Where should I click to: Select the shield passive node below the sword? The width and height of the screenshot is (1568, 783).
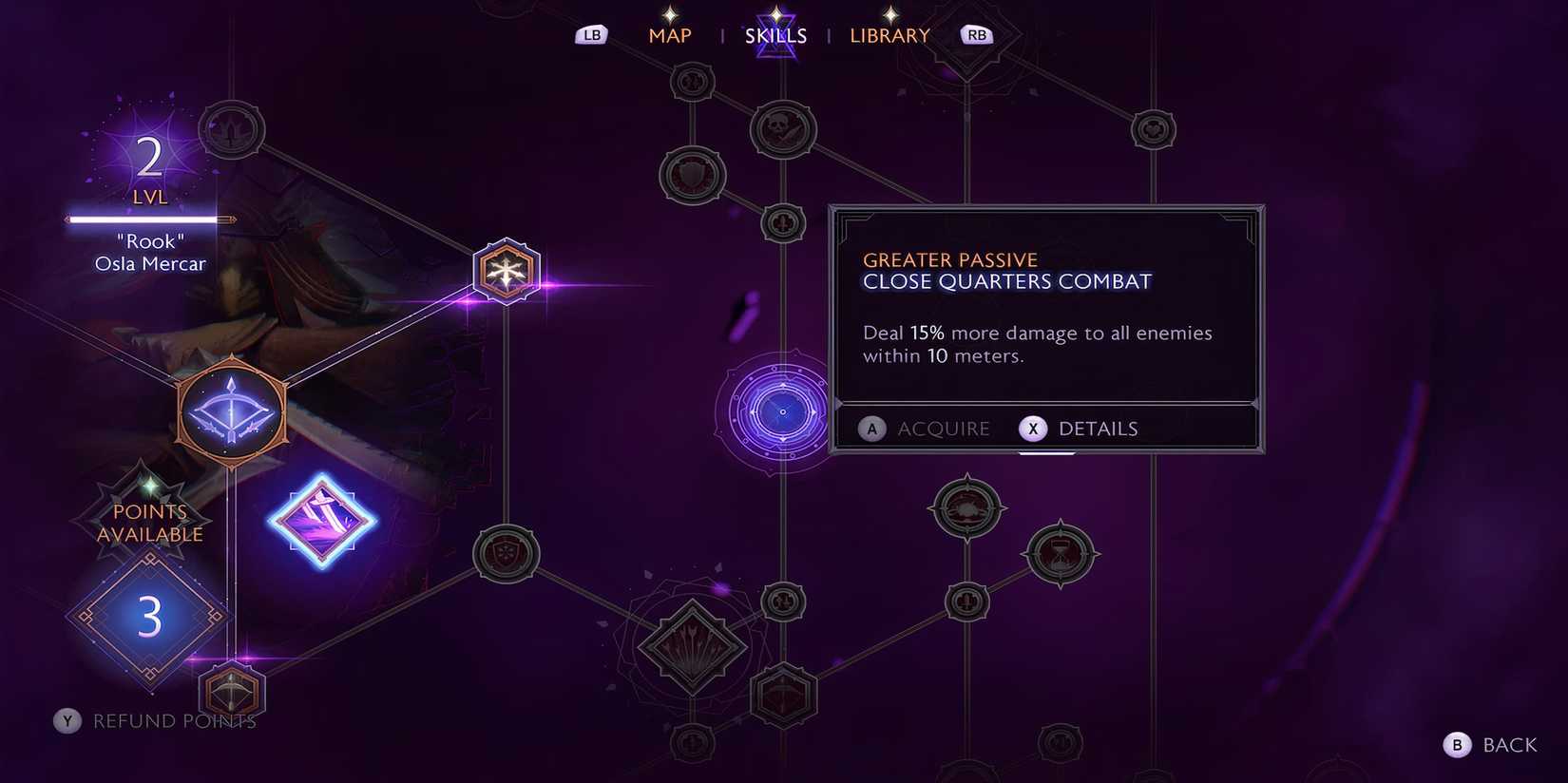(504, 554)
